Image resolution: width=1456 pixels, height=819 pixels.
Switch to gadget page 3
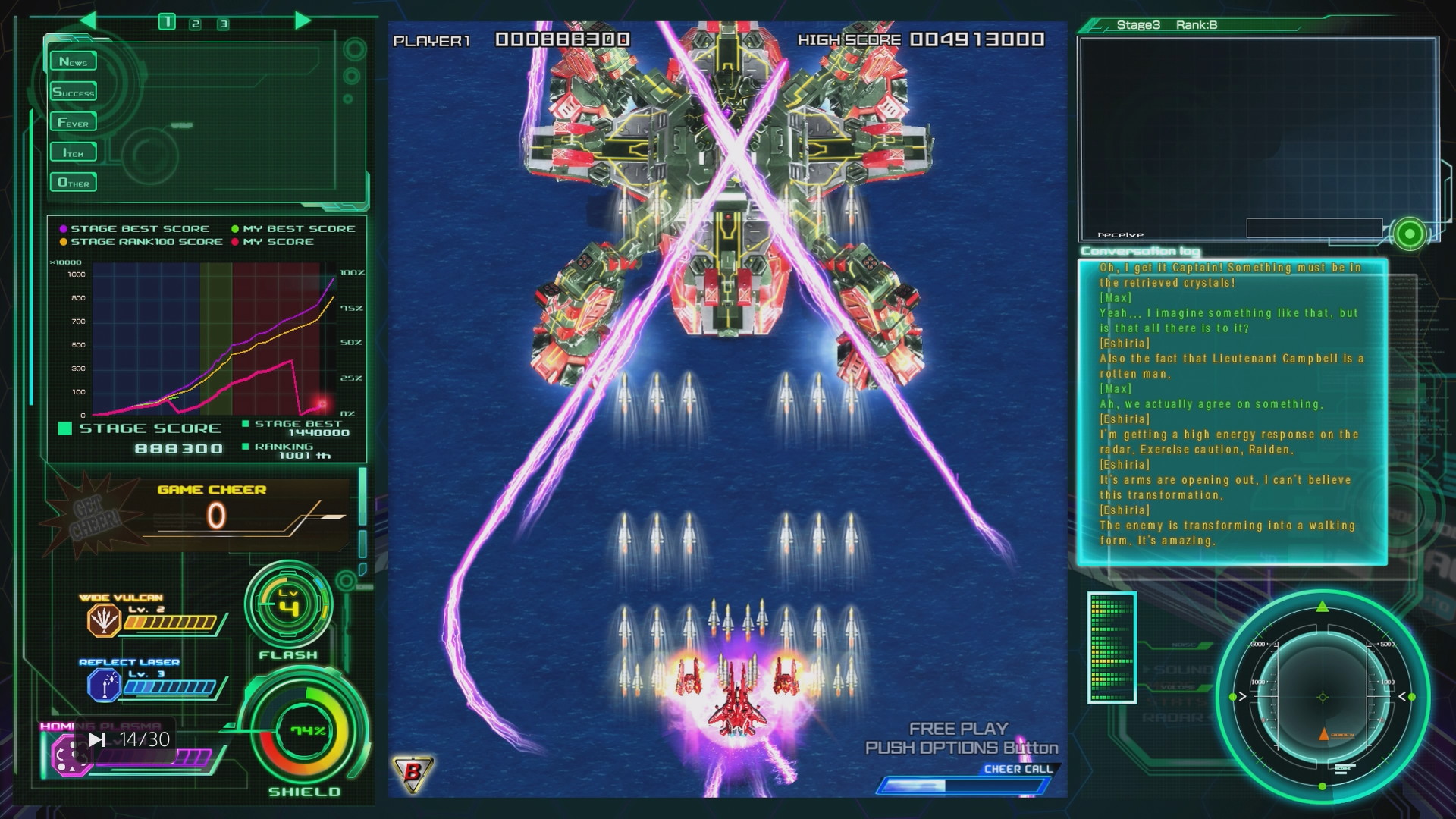click(224, 24)
